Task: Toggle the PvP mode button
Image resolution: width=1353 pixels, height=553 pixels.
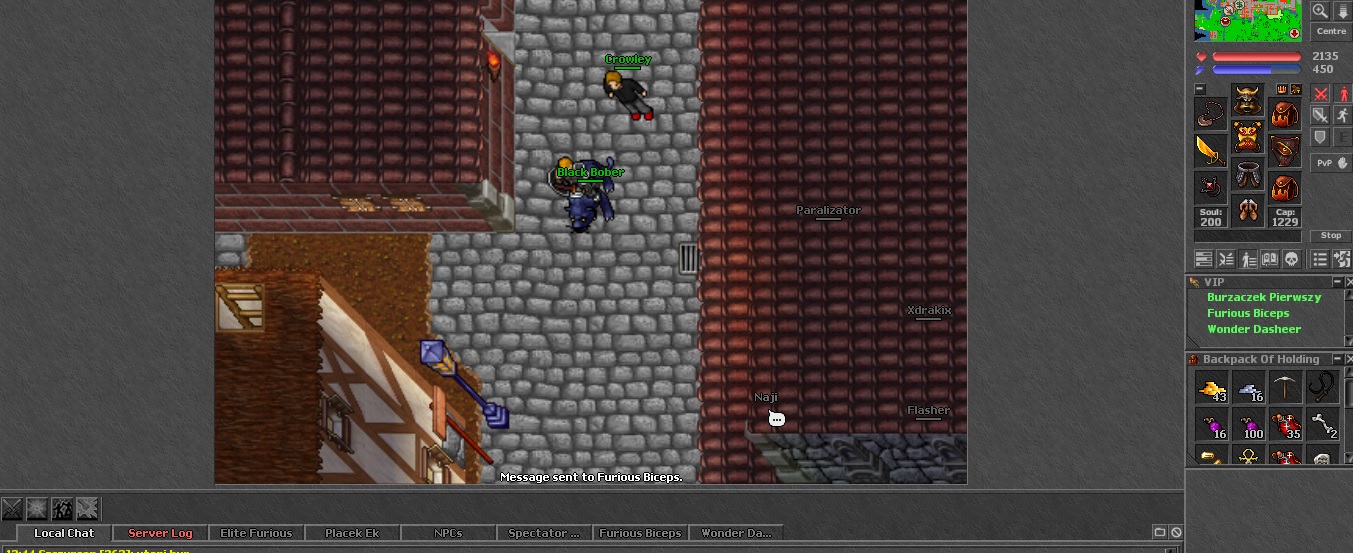Action: pos(1331,163)
